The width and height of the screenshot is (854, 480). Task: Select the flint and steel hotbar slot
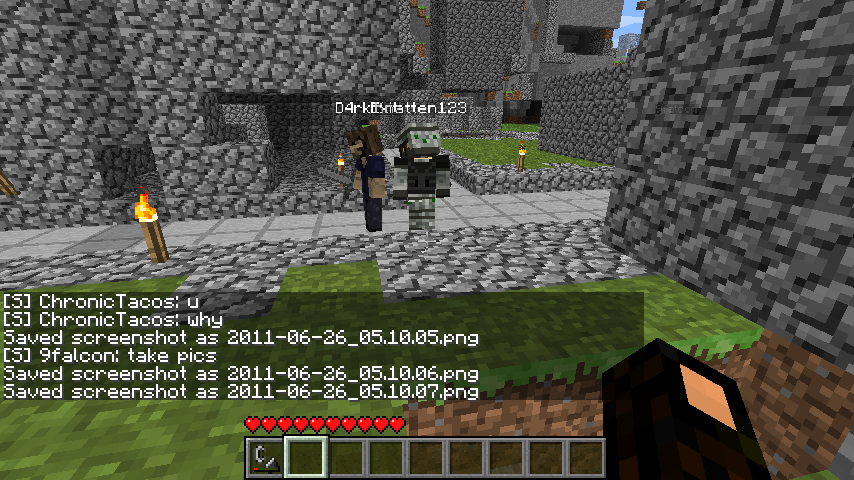pos(265,458)
